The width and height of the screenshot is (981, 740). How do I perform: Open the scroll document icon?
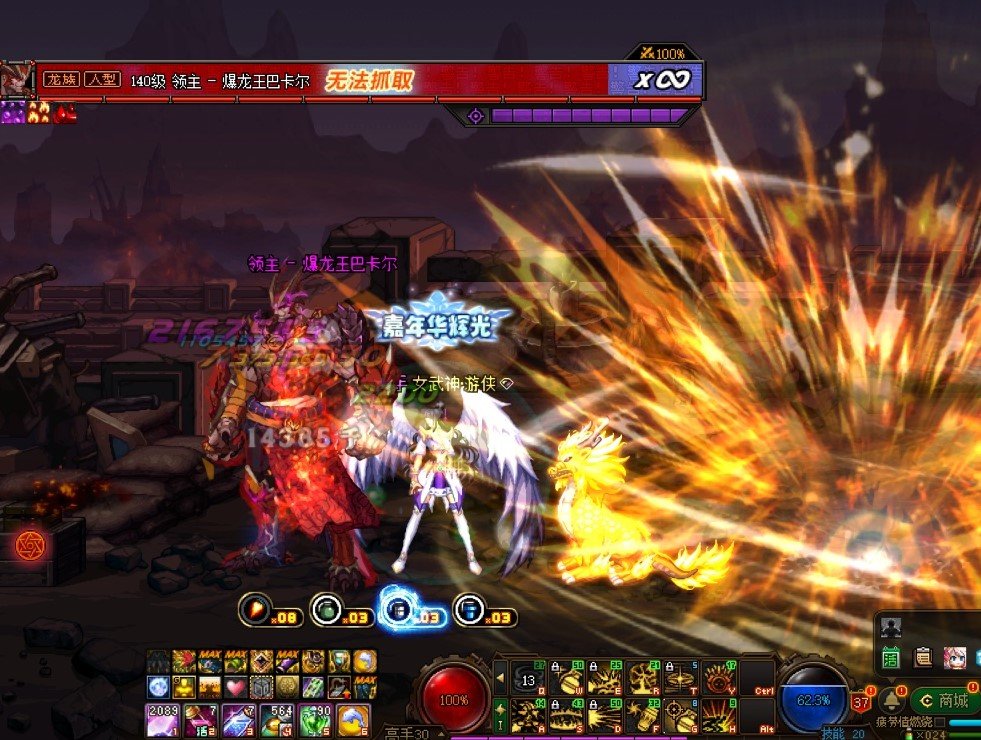coord(923,658)
